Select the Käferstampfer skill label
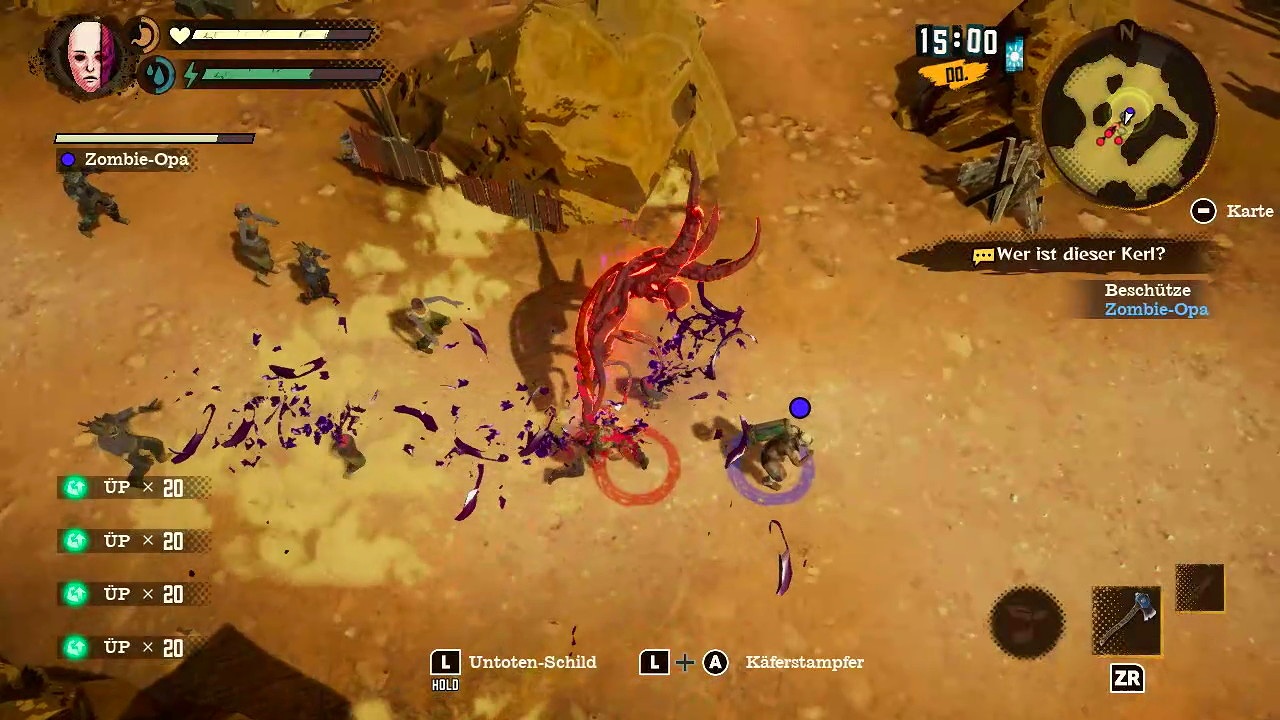 (804, 662)
